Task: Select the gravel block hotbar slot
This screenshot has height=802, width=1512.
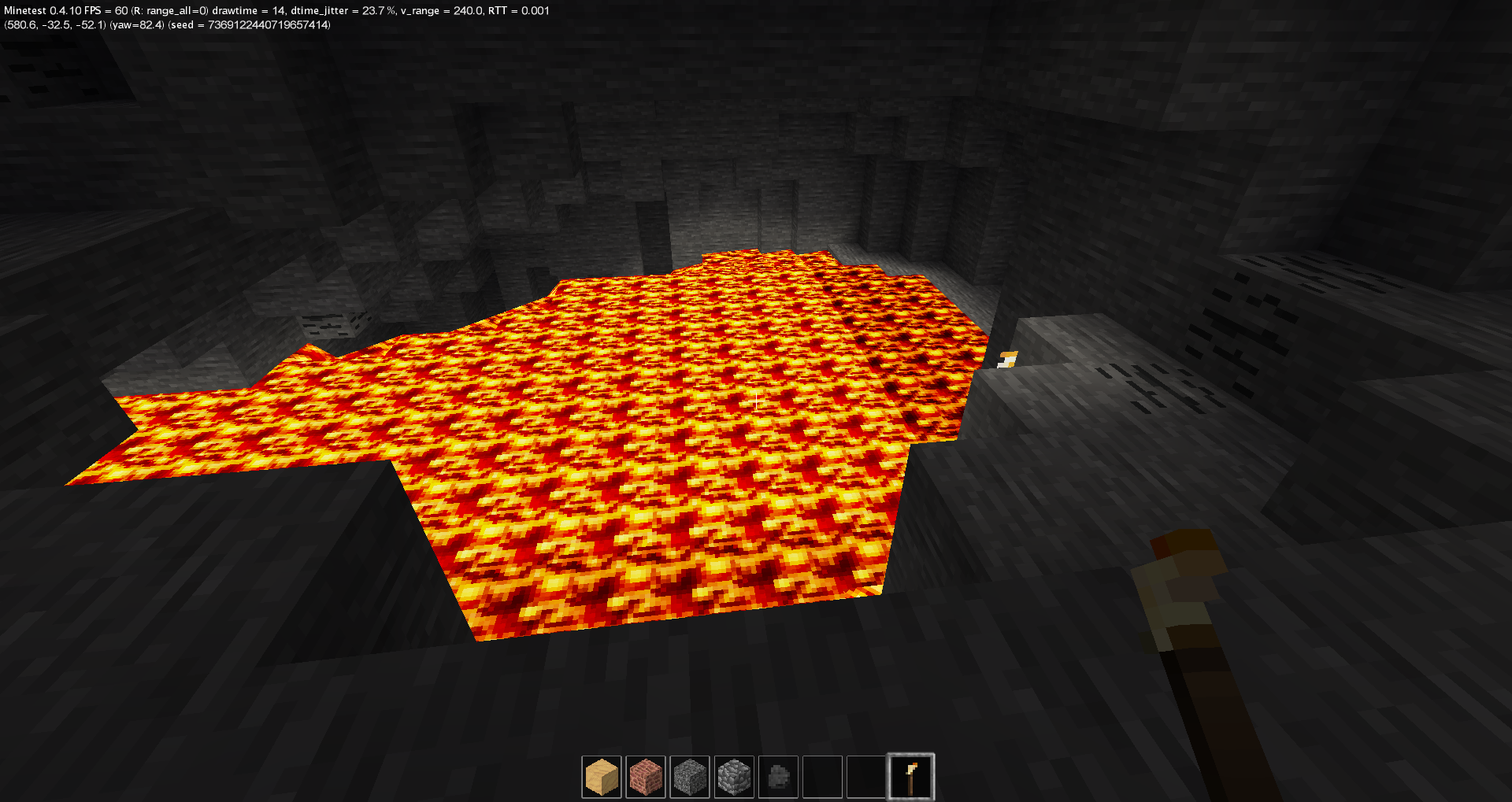Action: pyautogui.click(x=691, y=776)
